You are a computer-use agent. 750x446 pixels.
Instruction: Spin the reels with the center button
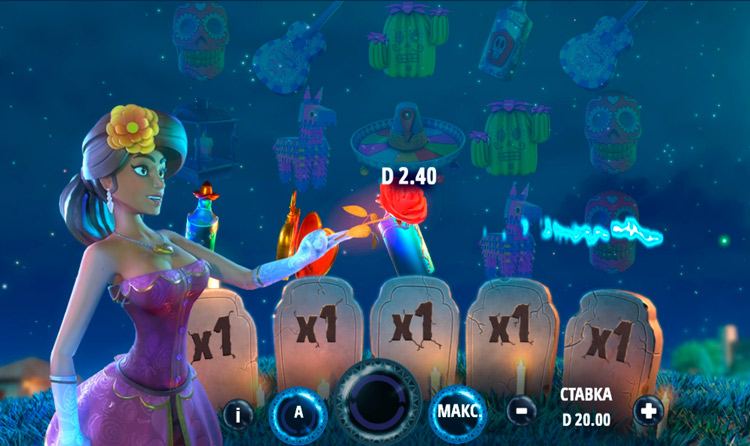(x=379, y=402)
